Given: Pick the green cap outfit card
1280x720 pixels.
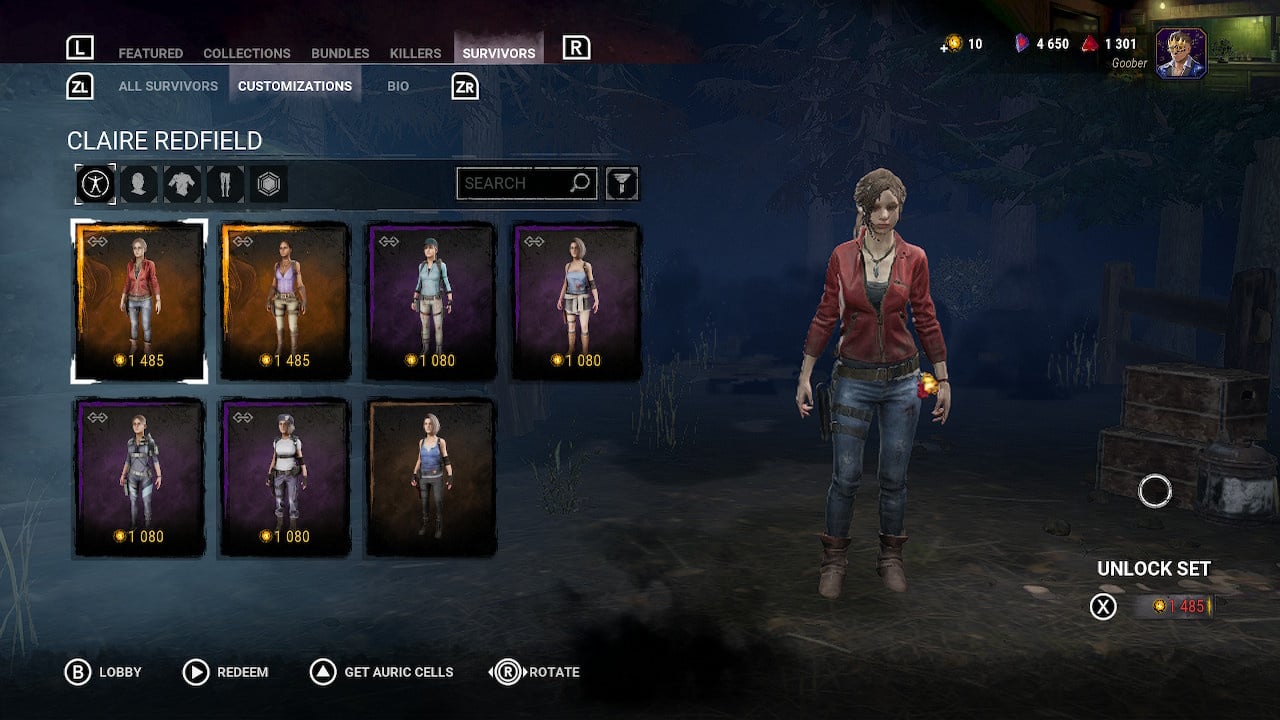Looking at the screenshot, I should click(x=431, y=300).
